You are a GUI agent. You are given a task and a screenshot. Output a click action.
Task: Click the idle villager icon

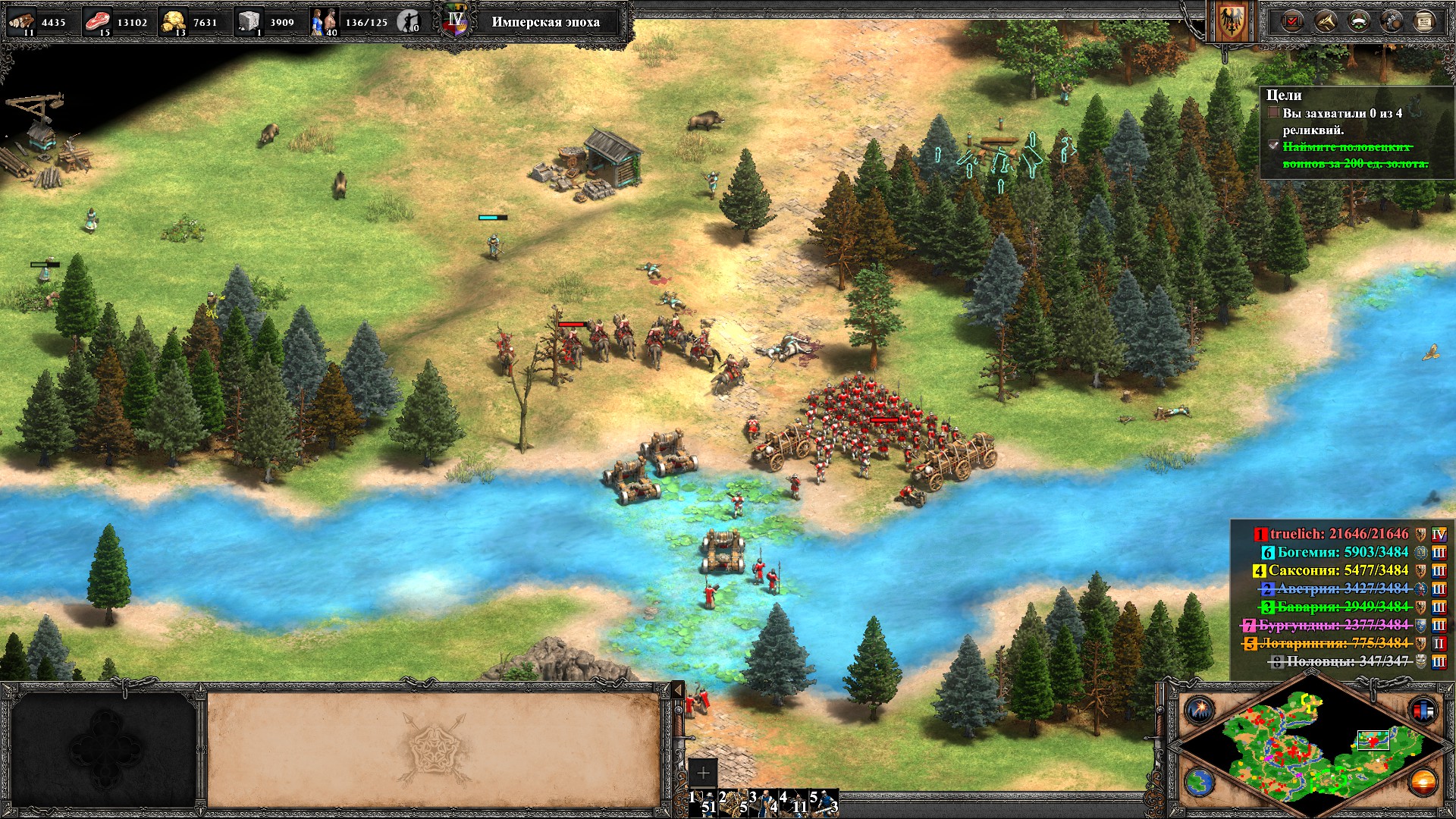coord(409,21)
